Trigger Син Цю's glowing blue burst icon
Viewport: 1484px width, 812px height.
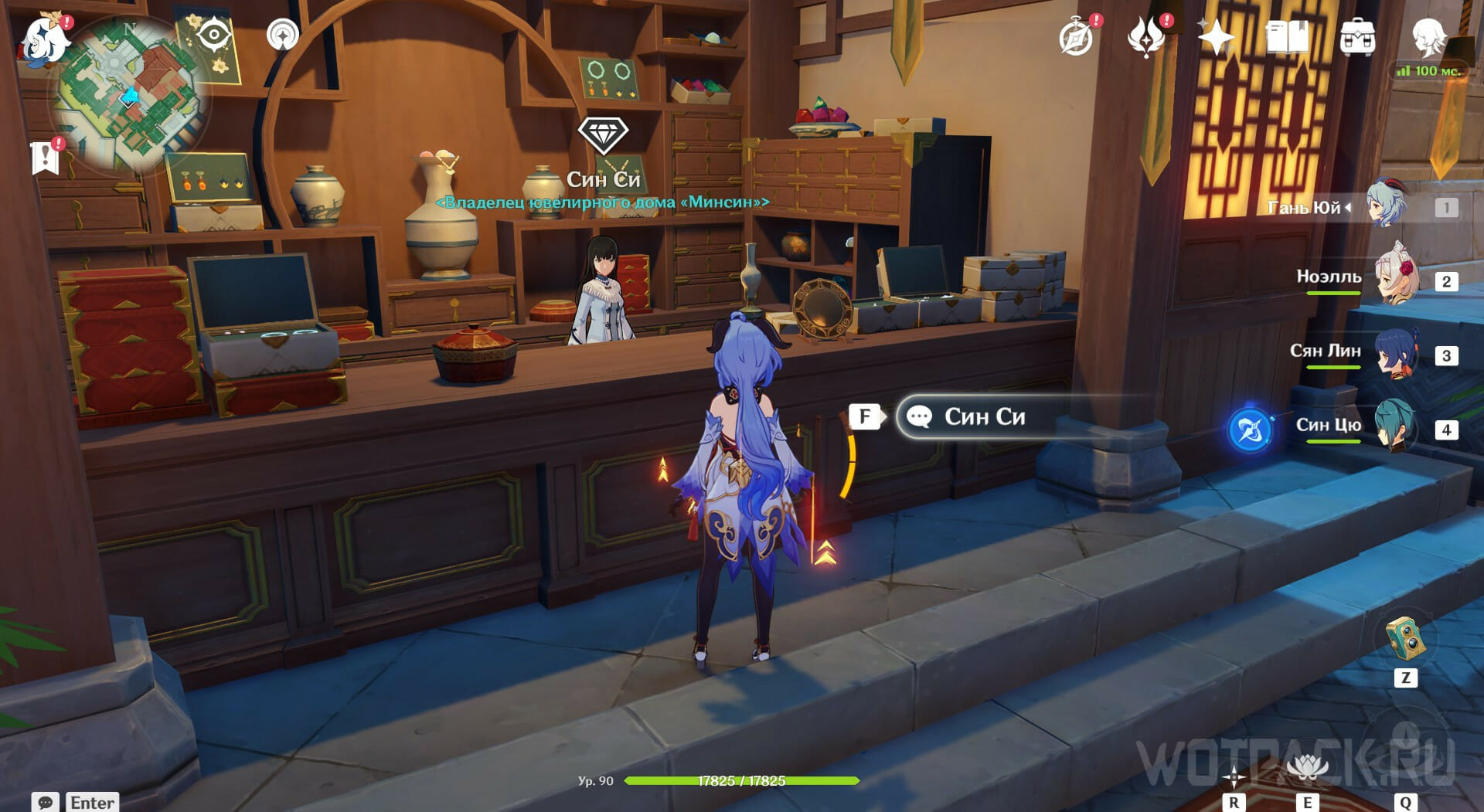pos(1250,430)
